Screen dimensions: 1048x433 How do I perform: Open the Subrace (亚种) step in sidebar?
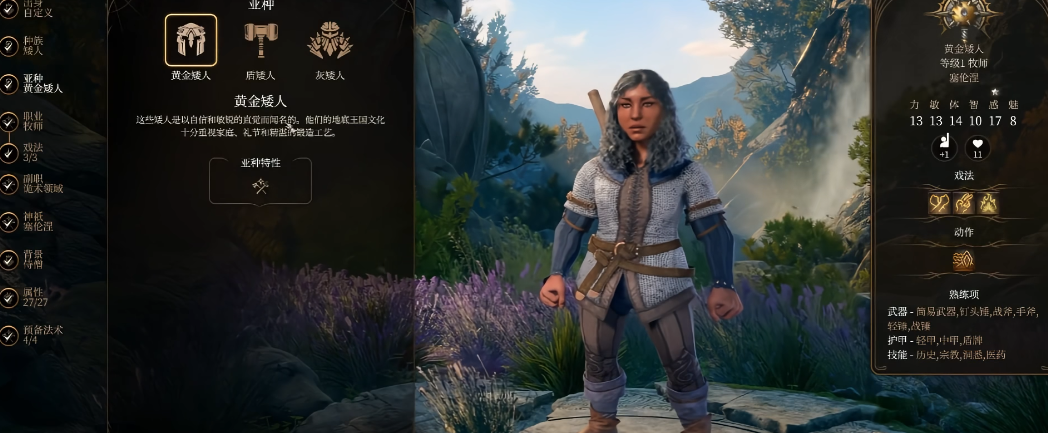40,83
